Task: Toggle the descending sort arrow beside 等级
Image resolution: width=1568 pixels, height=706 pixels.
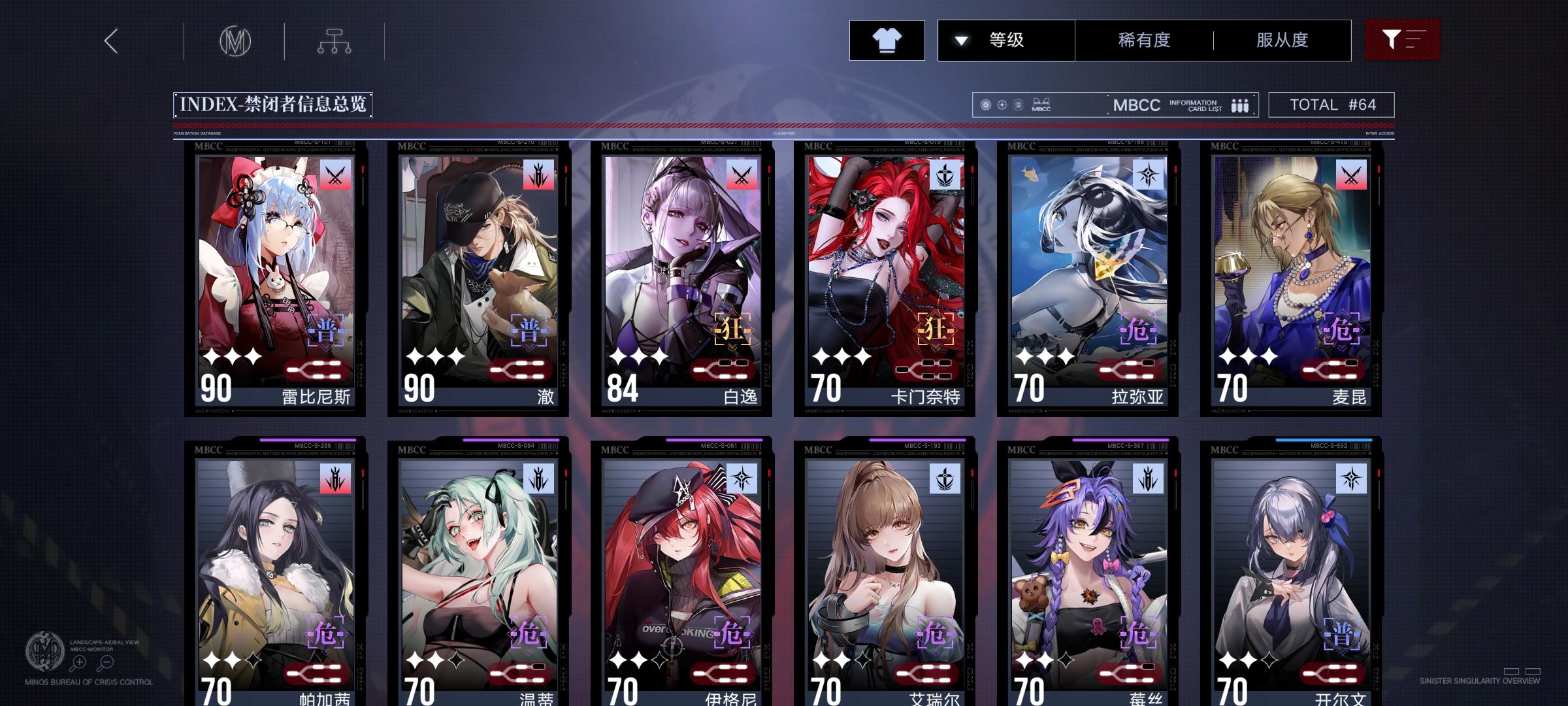Action: (960, 40)
